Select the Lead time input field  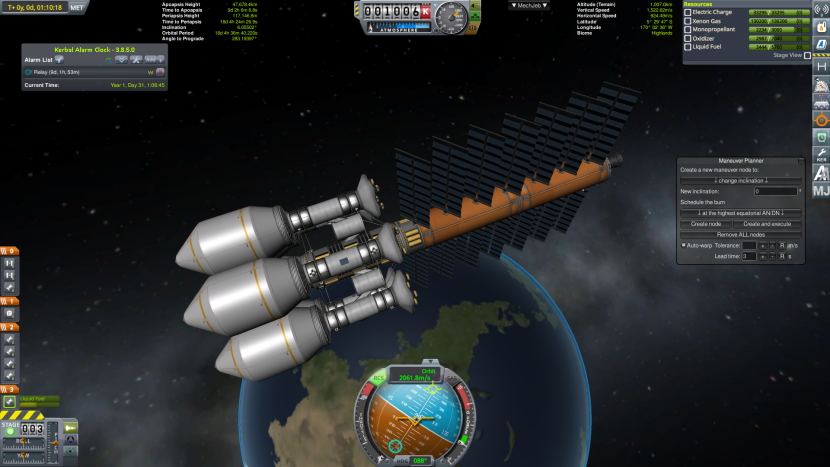748,257
